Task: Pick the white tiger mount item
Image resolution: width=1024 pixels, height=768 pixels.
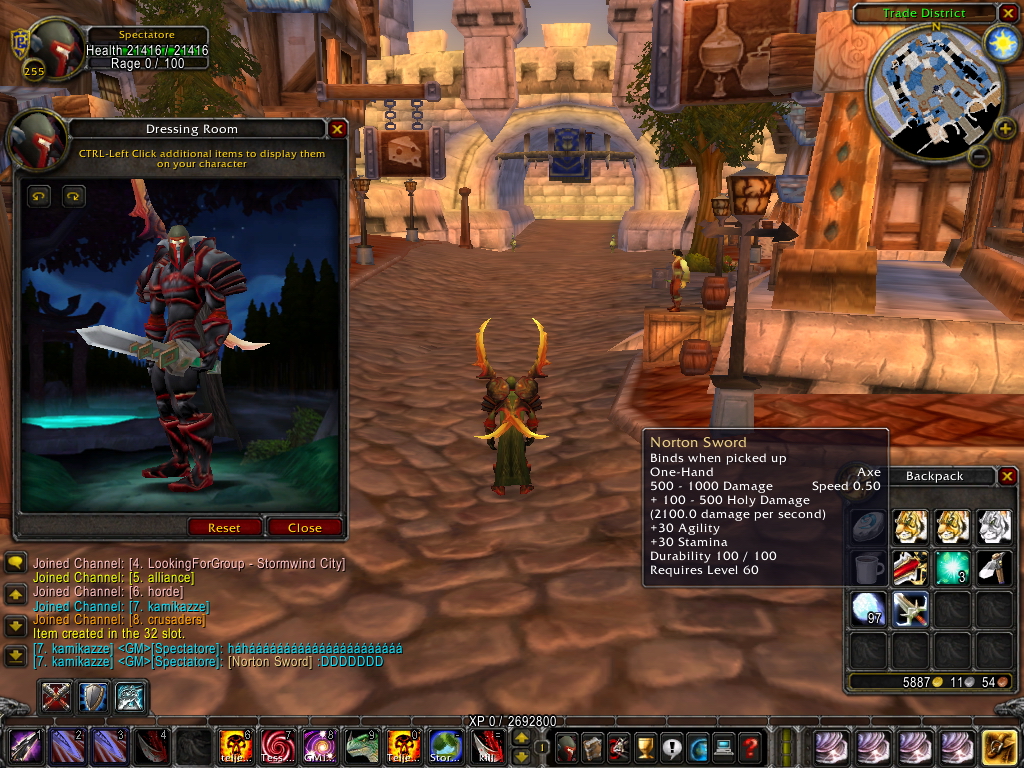Action: (x=994, y=527)
